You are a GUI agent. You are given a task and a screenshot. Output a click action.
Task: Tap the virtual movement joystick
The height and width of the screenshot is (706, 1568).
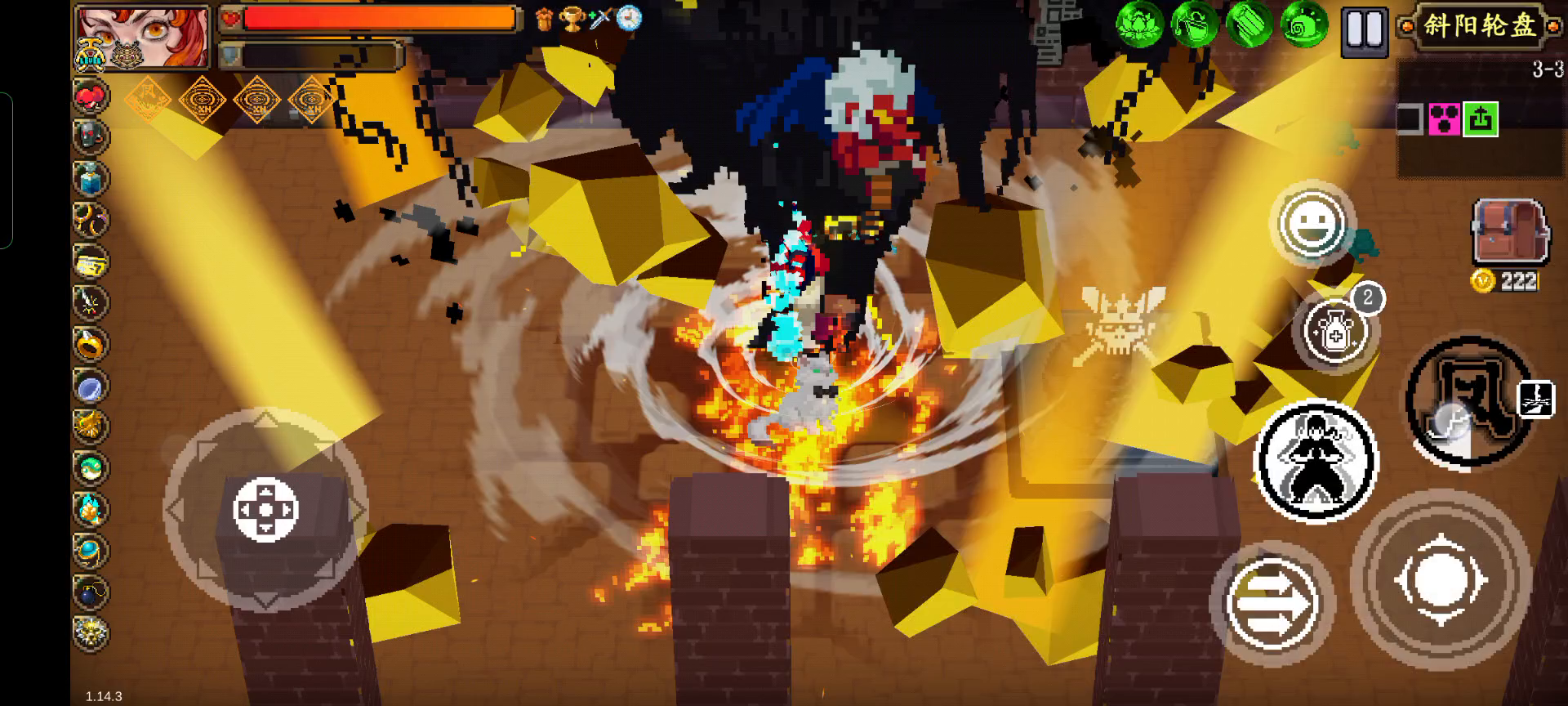click(x=265, y=510)
